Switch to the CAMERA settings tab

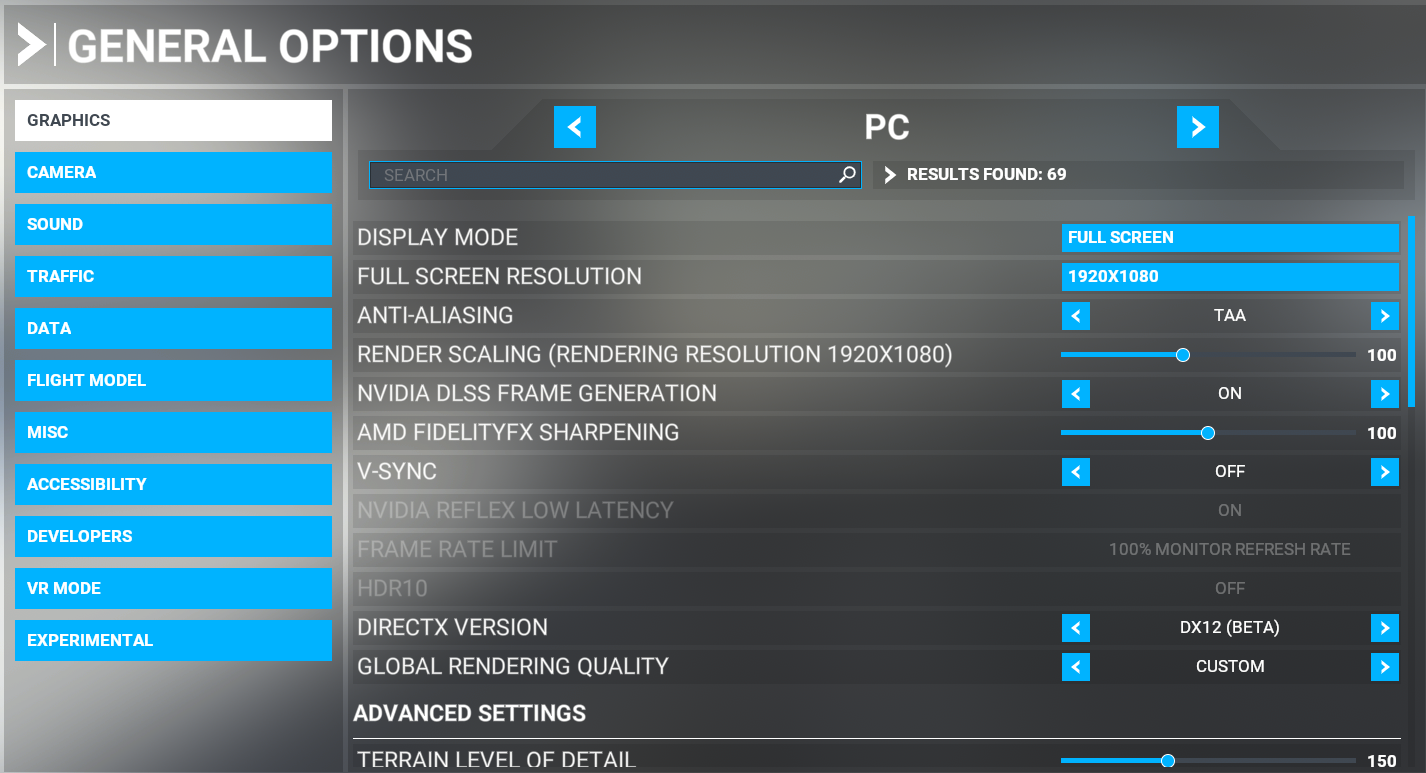(173, 172)
